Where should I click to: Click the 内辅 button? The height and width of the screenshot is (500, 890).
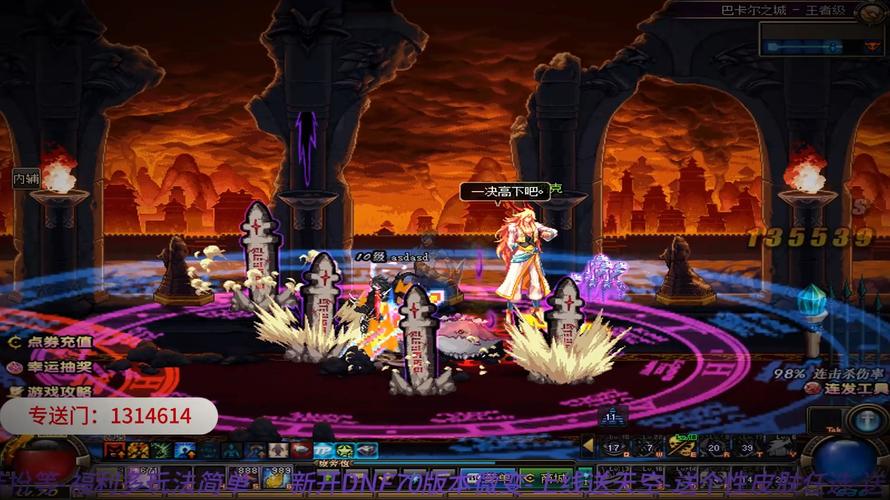[x=26, y=178]
